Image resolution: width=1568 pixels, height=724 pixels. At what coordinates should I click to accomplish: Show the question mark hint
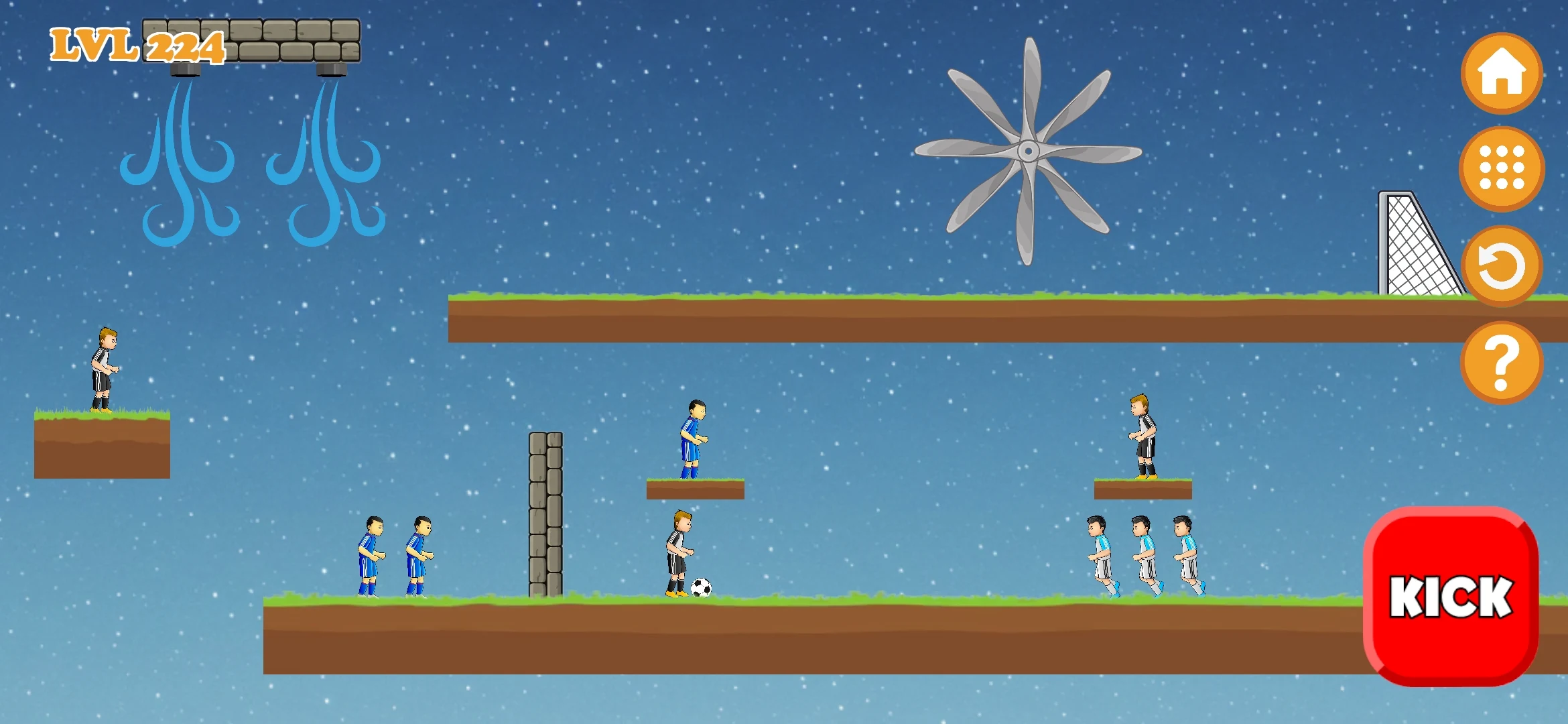point(1502,363)
